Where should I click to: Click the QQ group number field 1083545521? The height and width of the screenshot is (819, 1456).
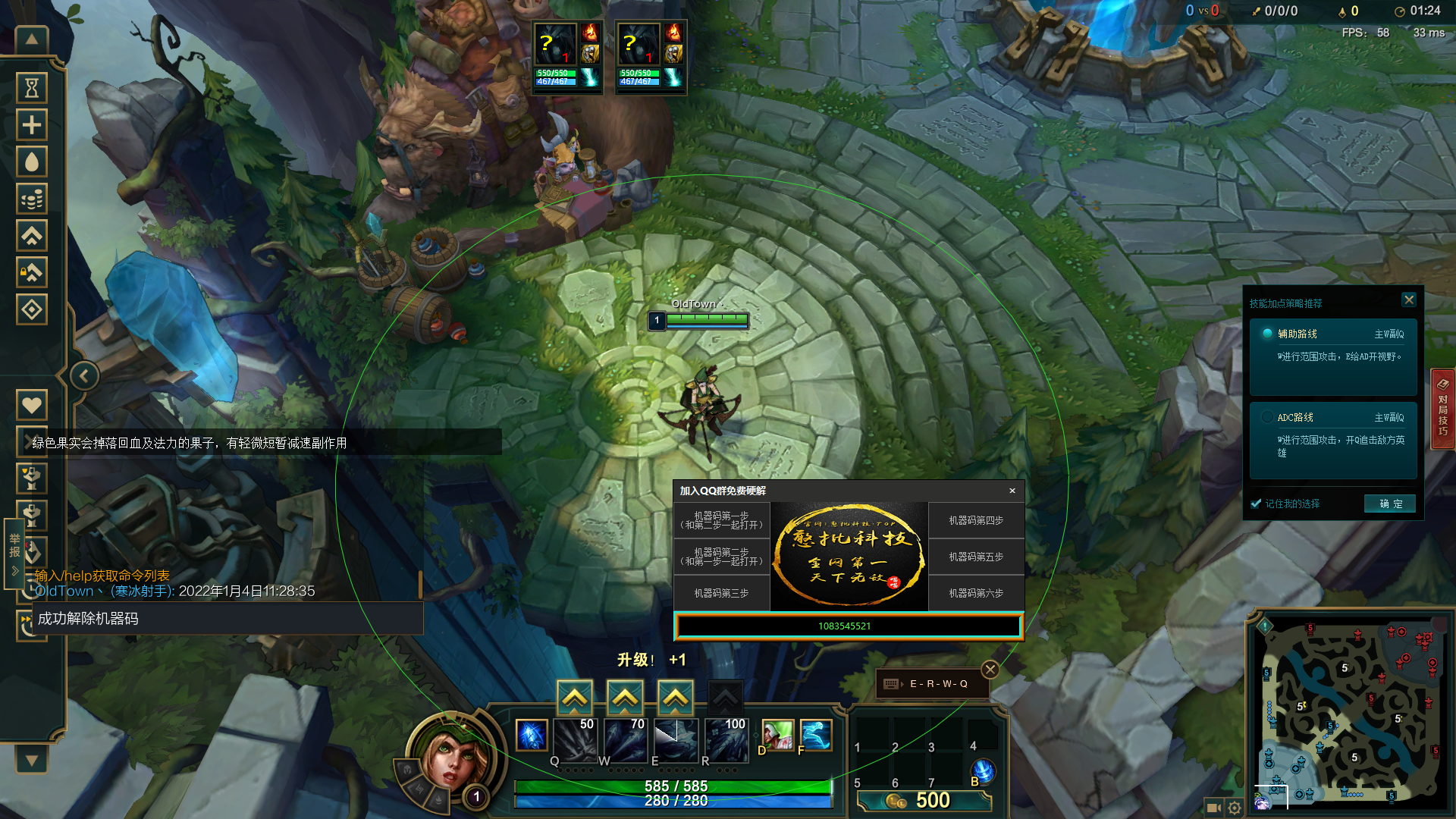click(x=848, y=626)
